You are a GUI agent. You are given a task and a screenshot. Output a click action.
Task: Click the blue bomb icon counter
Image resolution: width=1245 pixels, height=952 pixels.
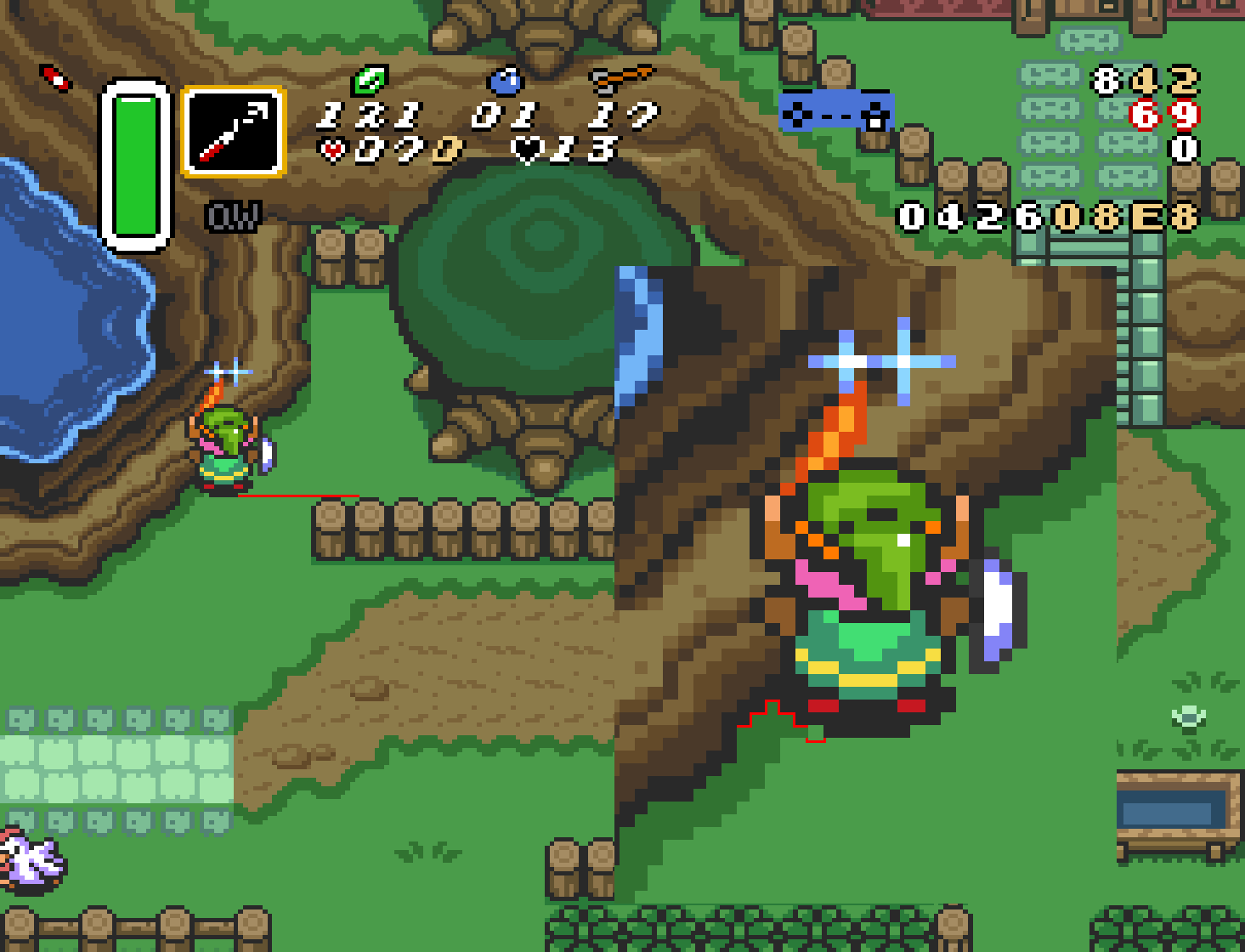click(x=505, y=82)
